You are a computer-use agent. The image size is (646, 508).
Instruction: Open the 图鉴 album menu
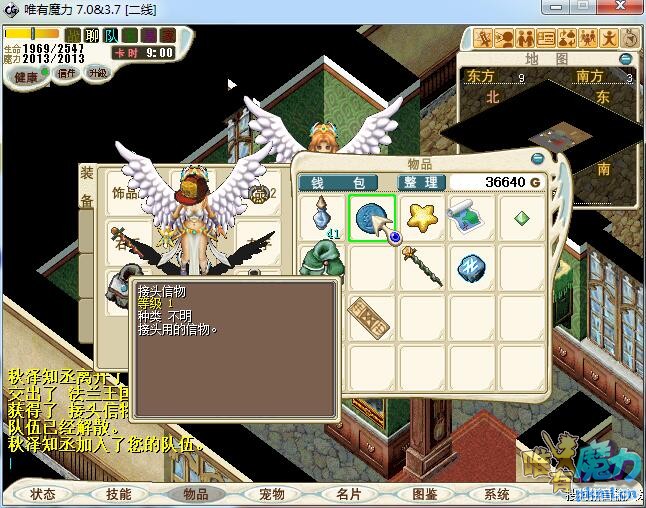pos(423,494)
